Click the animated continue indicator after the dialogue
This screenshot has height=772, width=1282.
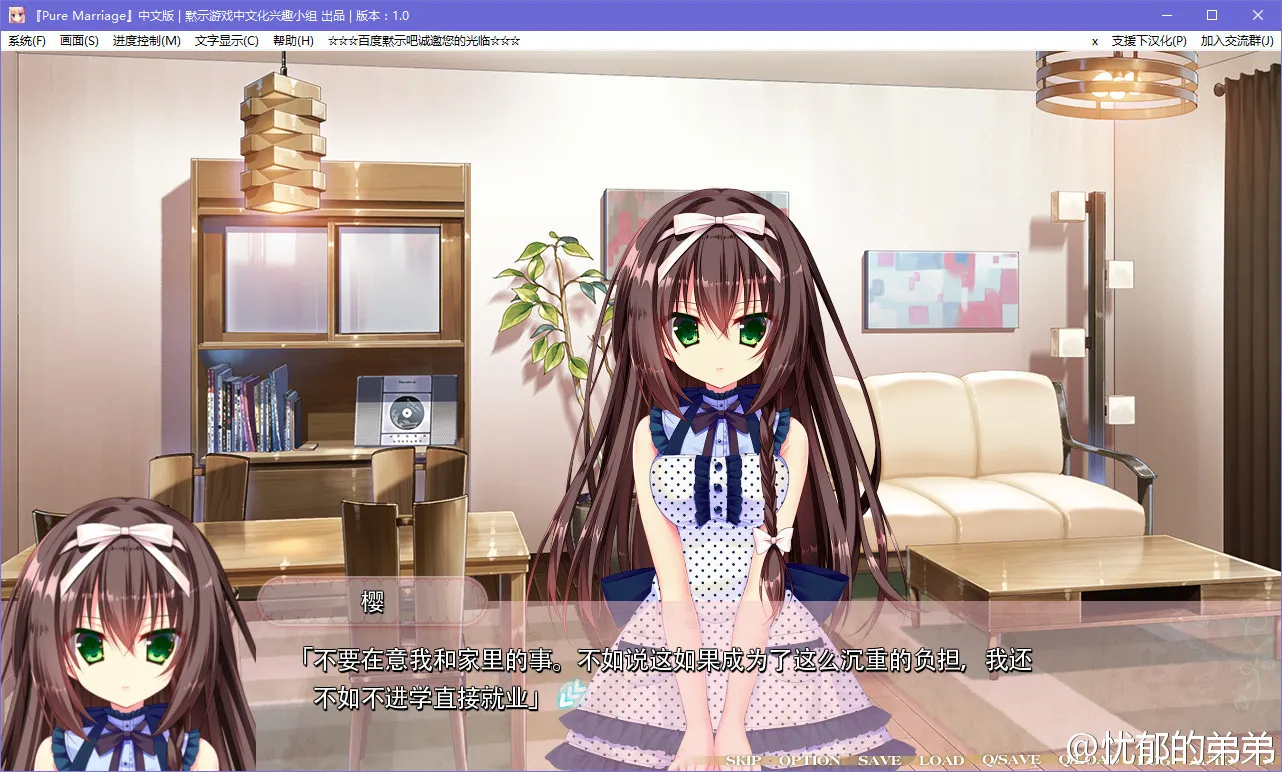pyautogui.click(x=570, y=692)
